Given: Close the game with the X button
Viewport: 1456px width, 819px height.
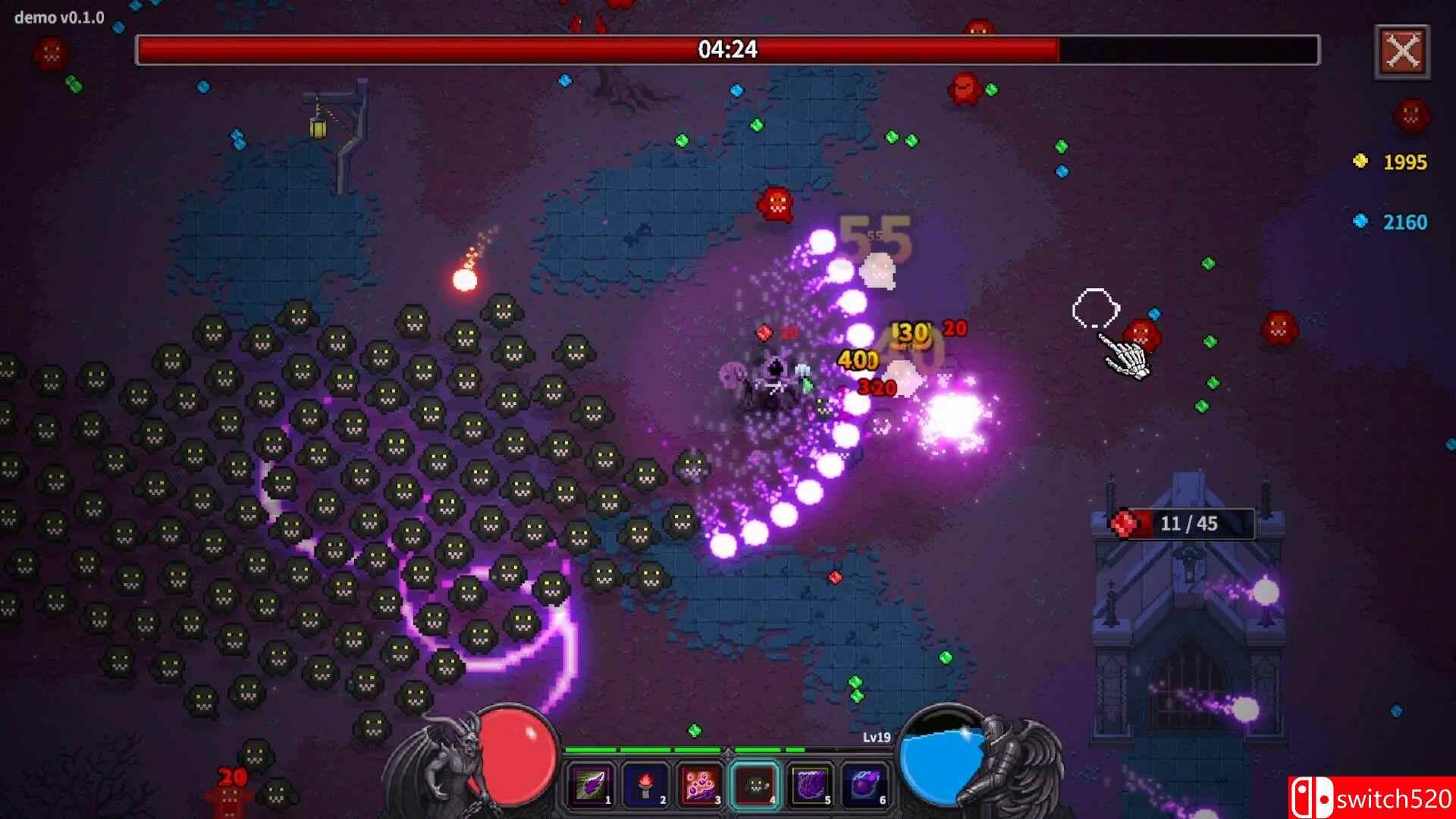Looking at the screenshot, I should tap(1402, 52).
